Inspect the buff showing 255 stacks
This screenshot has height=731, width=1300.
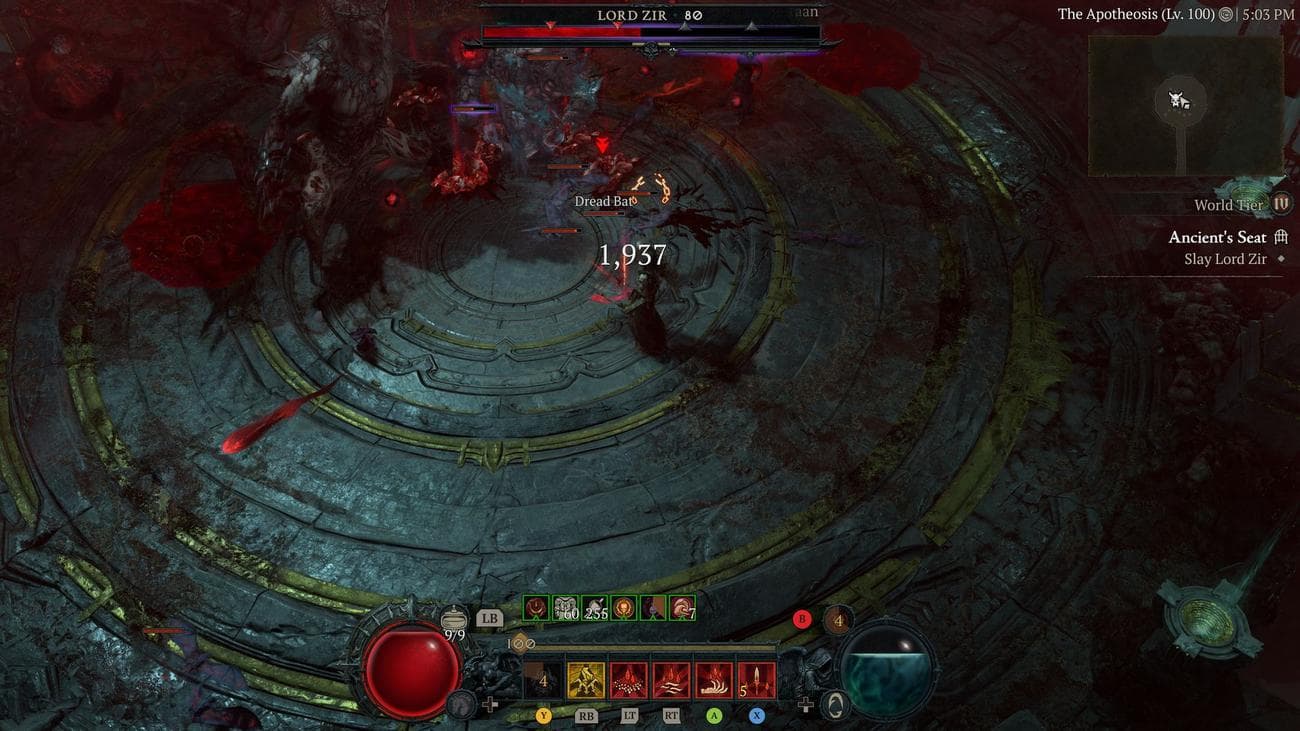coord(596,607)
